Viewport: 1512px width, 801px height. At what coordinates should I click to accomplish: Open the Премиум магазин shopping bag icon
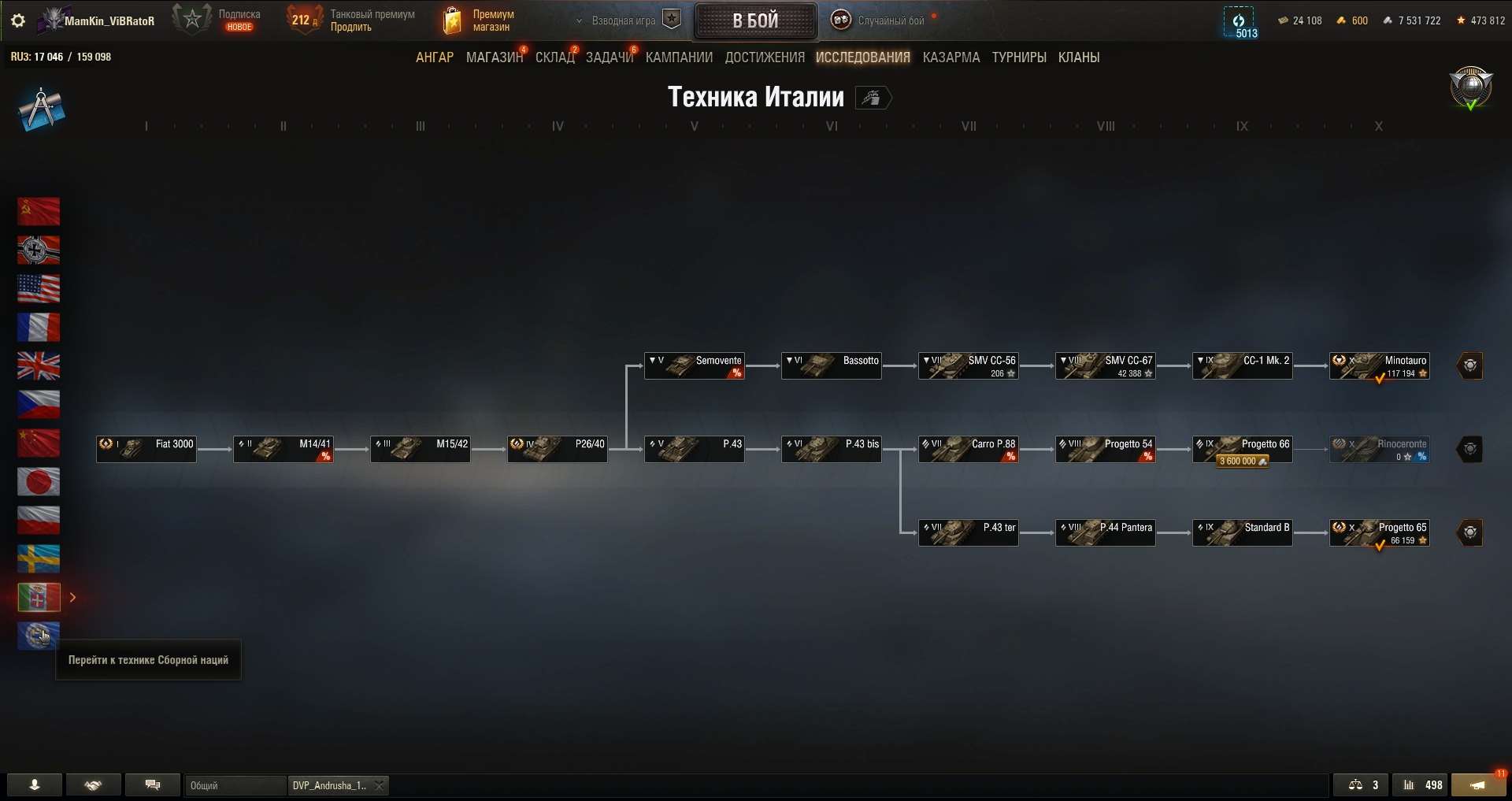pos(451,20)
